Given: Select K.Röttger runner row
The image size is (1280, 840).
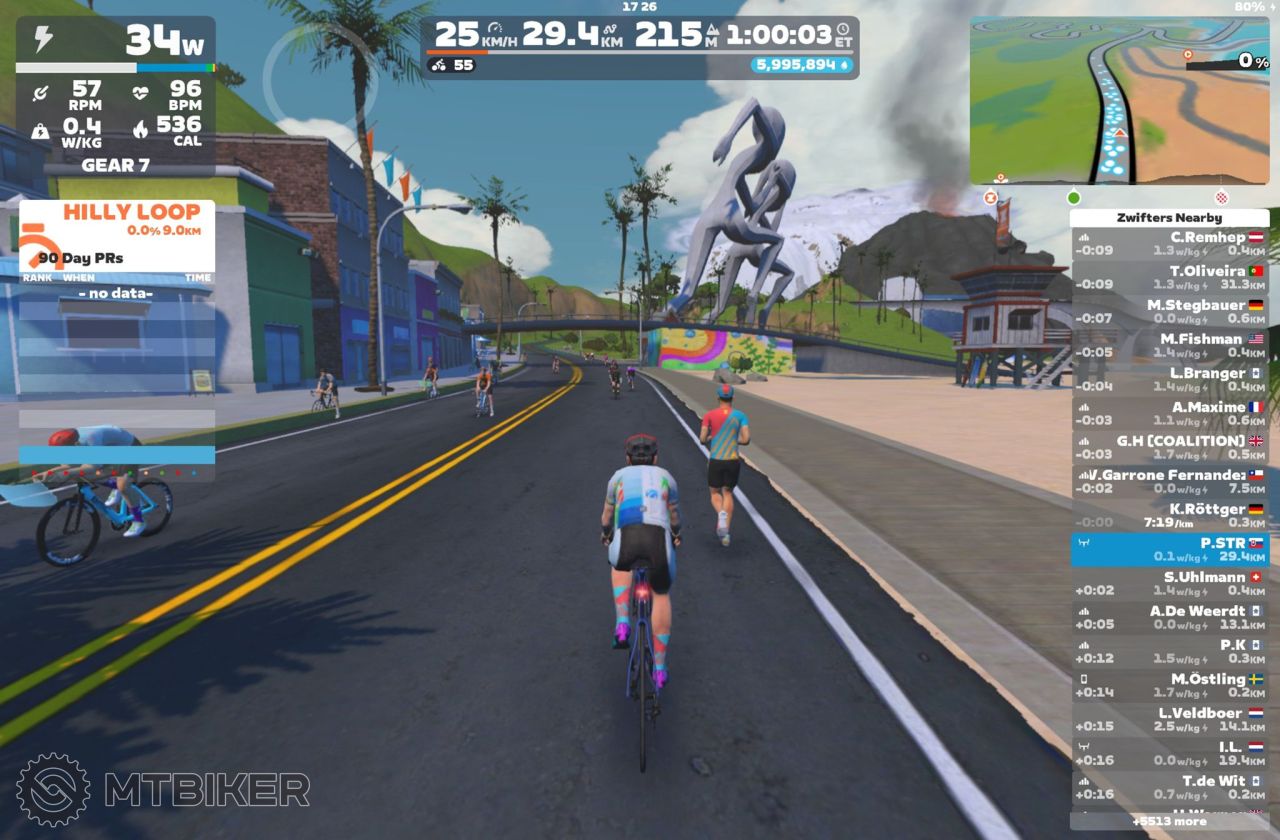Looking at the screenshot, I should (1169, 516).
